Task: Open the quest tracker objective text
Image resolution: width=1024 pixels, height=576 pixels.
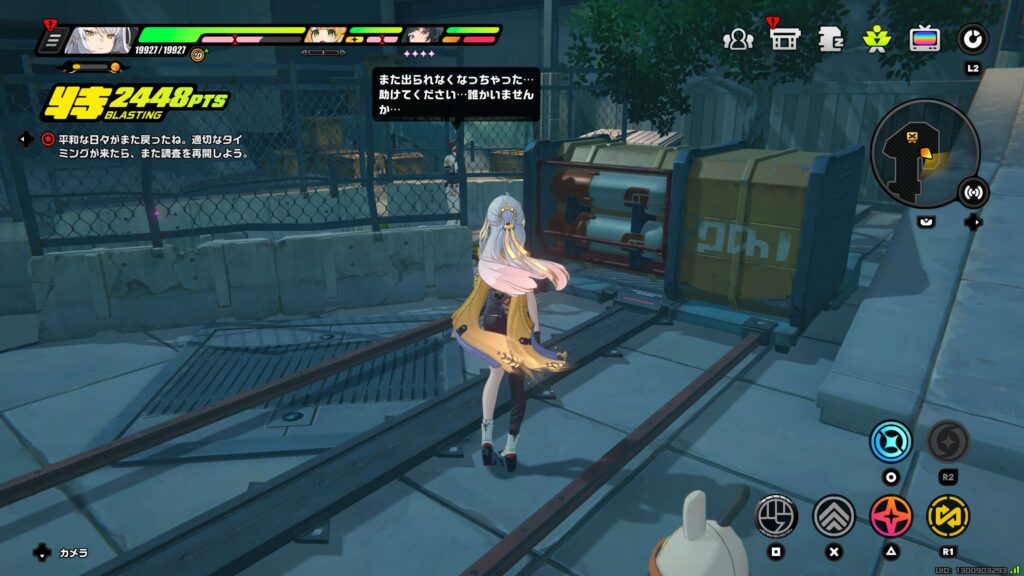Action: [x=148, y=147]
